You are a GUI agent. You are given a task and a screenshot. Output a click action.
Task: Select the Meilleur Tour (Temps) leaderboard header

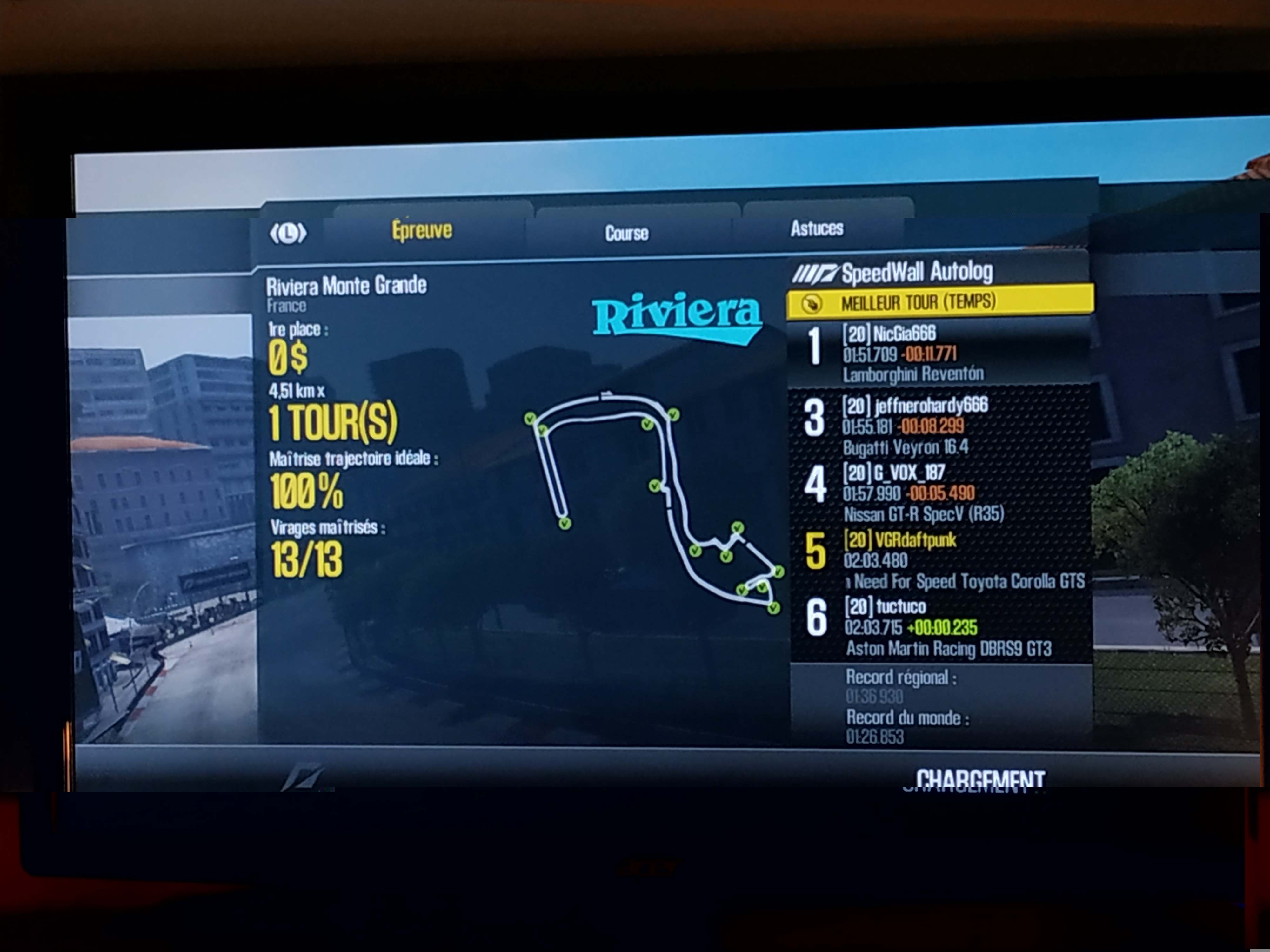(939, 302)
